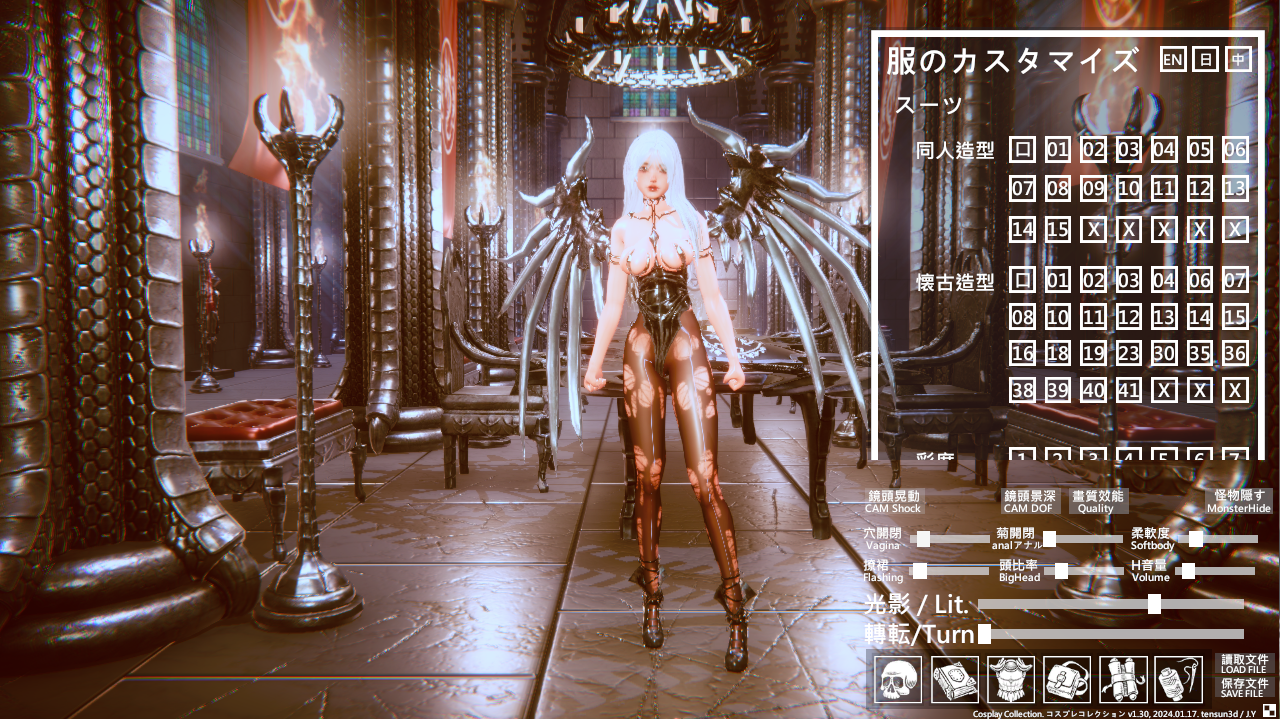This screenshot has height=719, width=1280.
Task: Select the 日 Japanese language button
Action: (1205, 60)
